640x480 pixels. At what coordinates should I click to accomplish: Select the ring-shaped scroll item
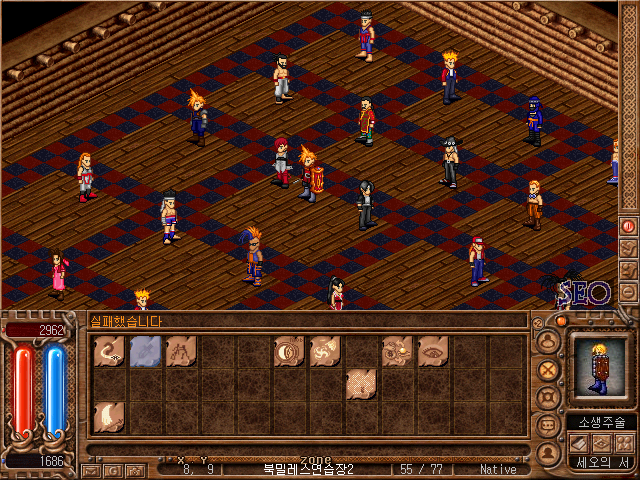click(289, 351)
